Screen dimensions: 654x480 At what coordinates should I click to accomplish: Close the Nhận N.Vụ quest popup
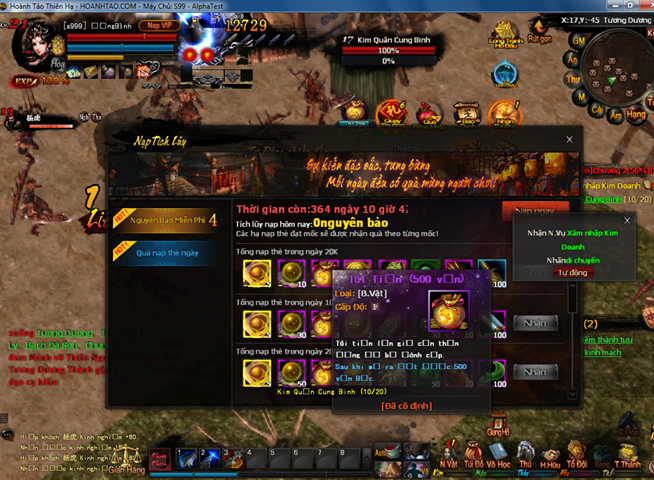point(627,220)
